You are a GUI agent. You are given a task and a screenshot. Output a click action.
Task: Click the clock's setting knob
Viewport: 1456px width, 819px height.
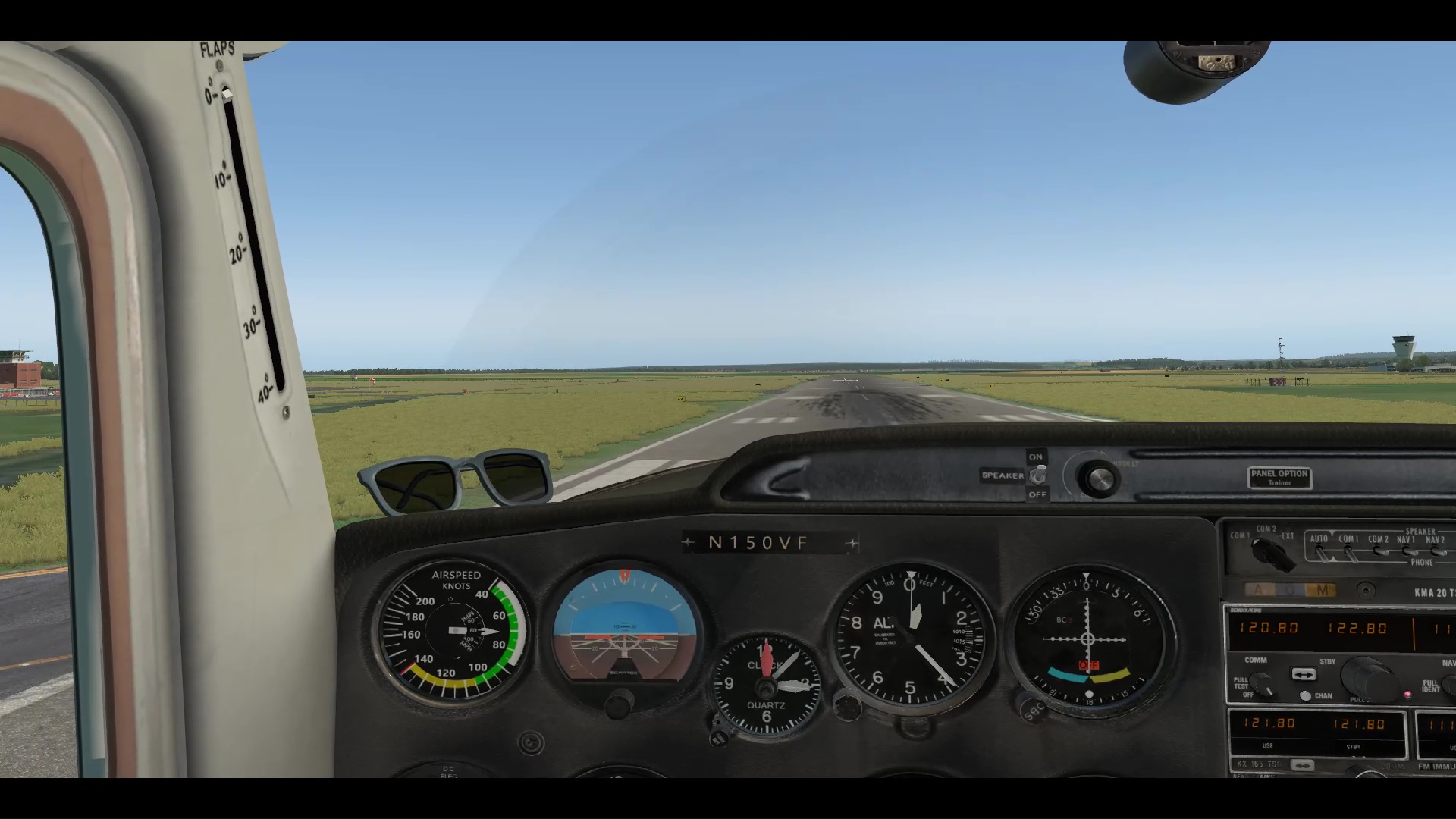[x=719, y=737]
